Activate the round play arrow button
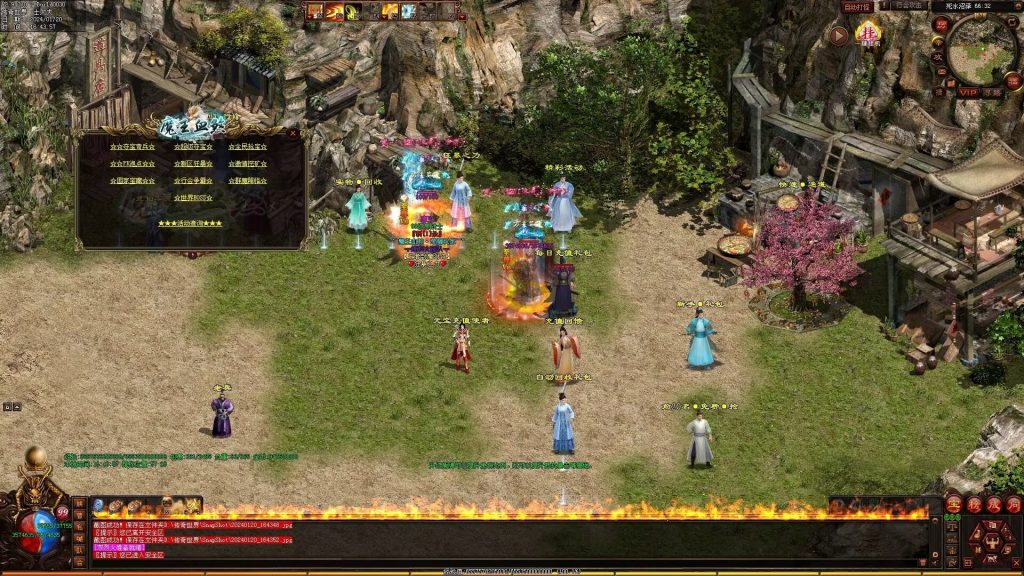The width and height of the screenshot is (1024, 576). click(x=839, y=36)
